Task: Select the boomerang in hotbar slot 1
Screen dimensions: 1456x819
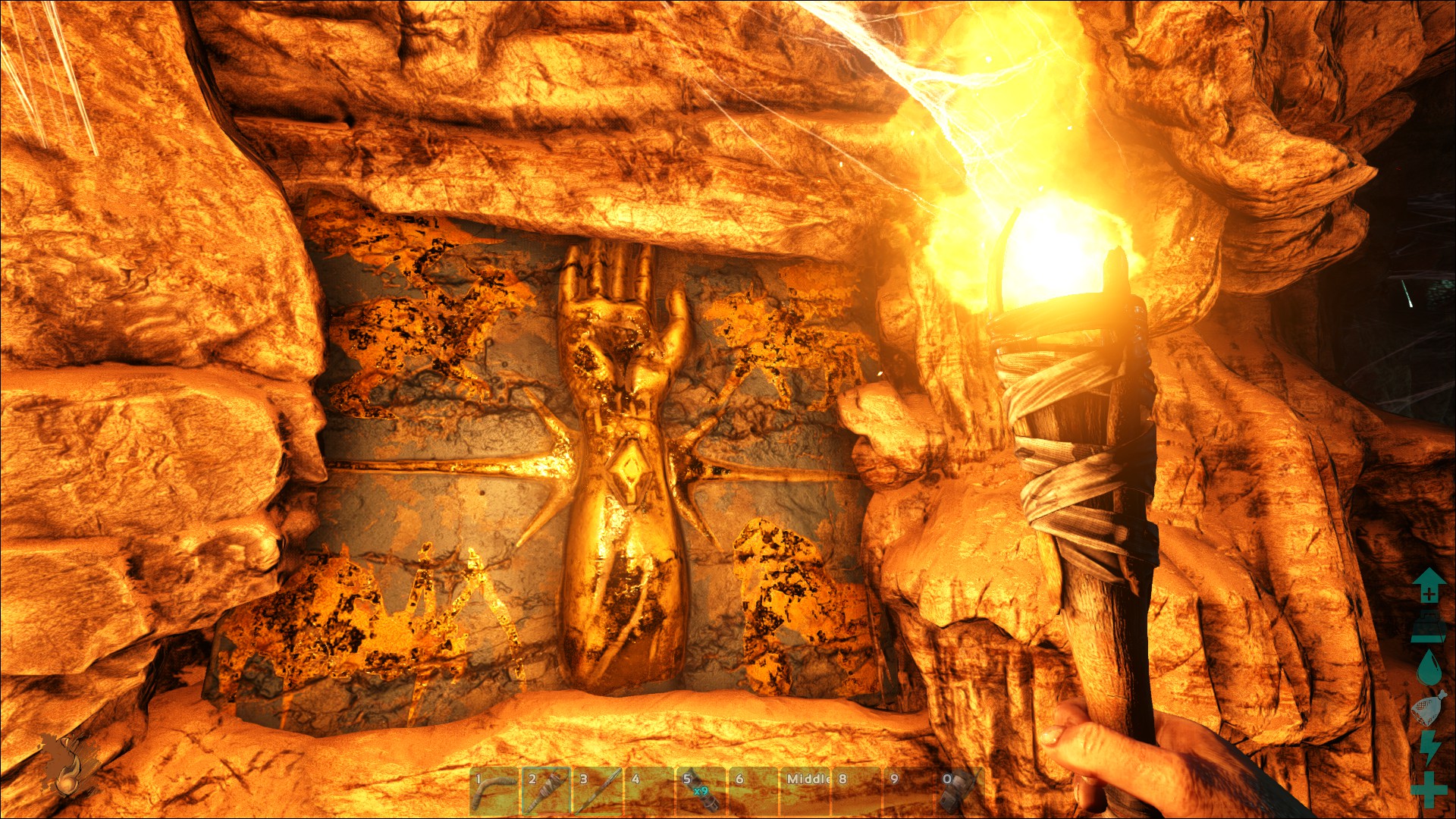Action: pyautogui.click(x=494, y=791)
